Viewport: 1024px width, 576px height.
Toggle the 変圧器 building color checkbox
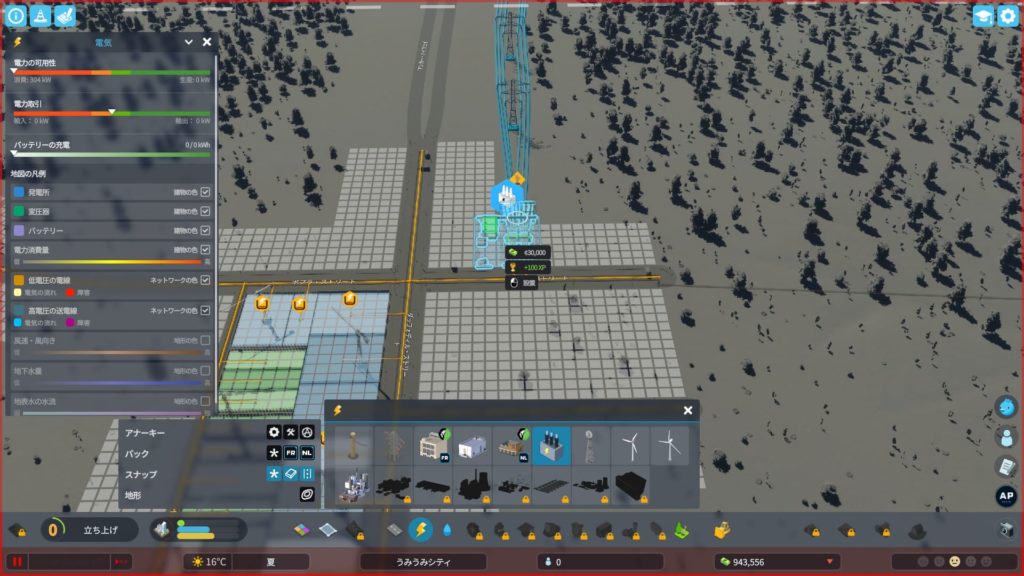tap(205, 211)
